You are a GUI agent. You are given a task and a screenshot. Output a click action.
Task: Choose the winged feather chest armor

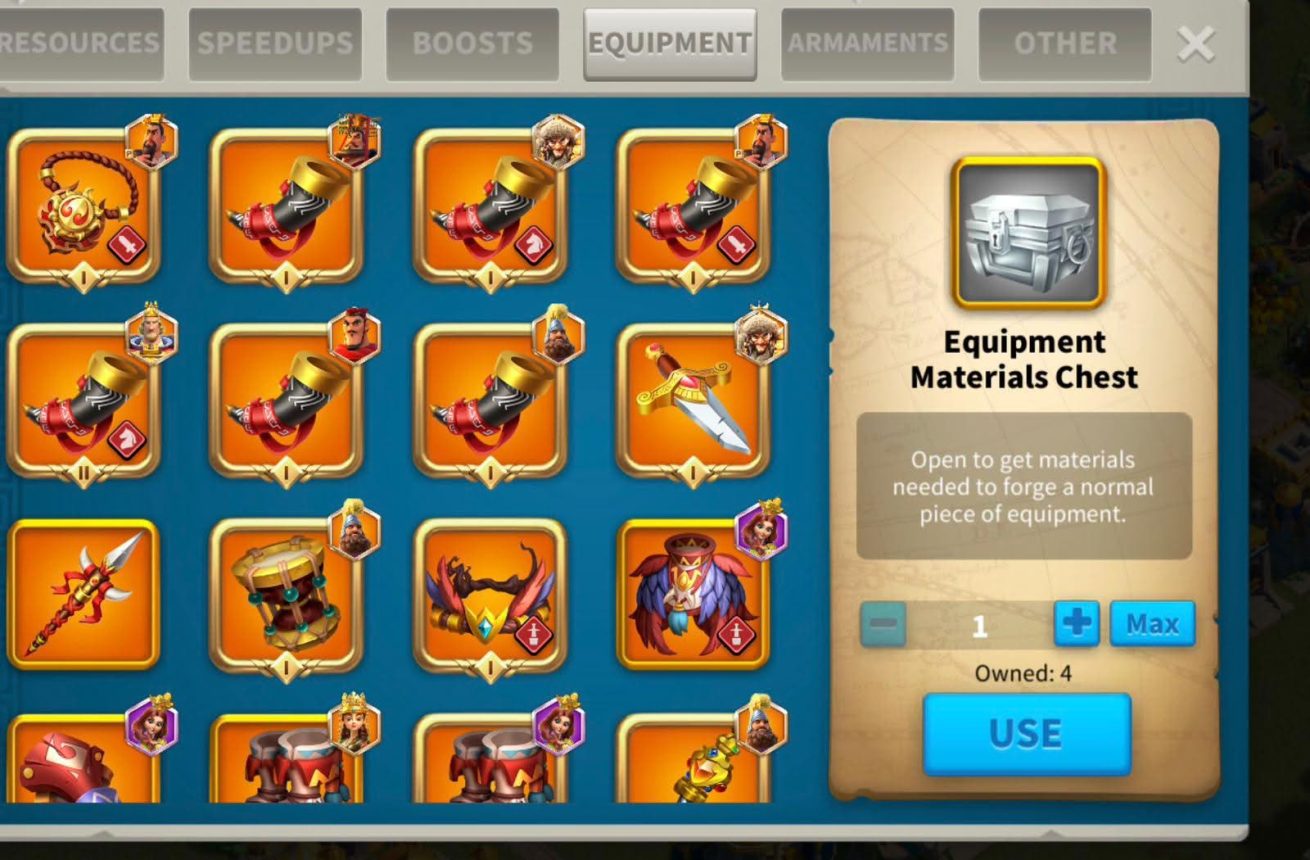pos(693,594)
